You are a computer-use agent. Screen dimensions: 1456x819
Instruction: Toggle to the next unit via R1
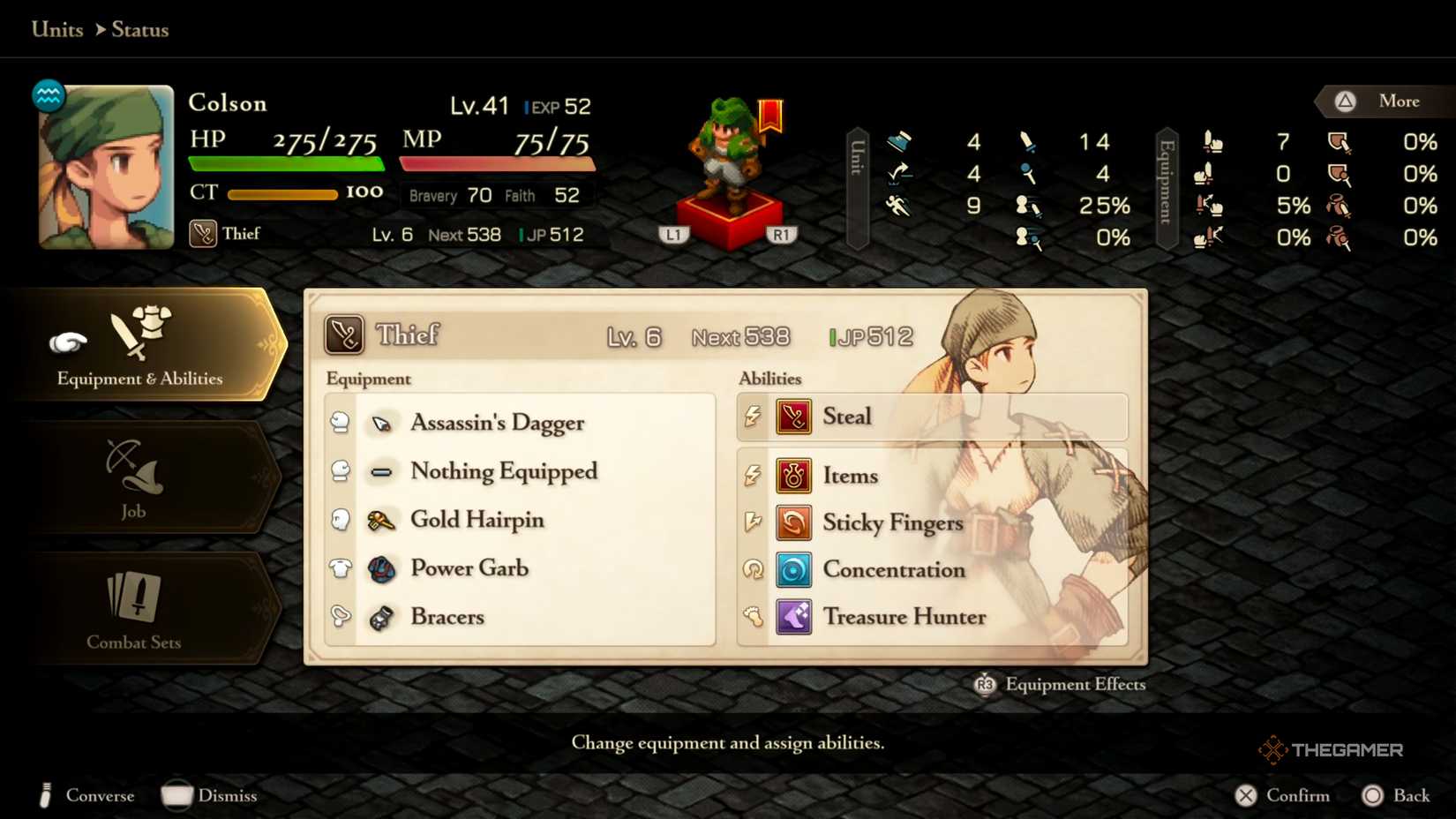(782, 234)
